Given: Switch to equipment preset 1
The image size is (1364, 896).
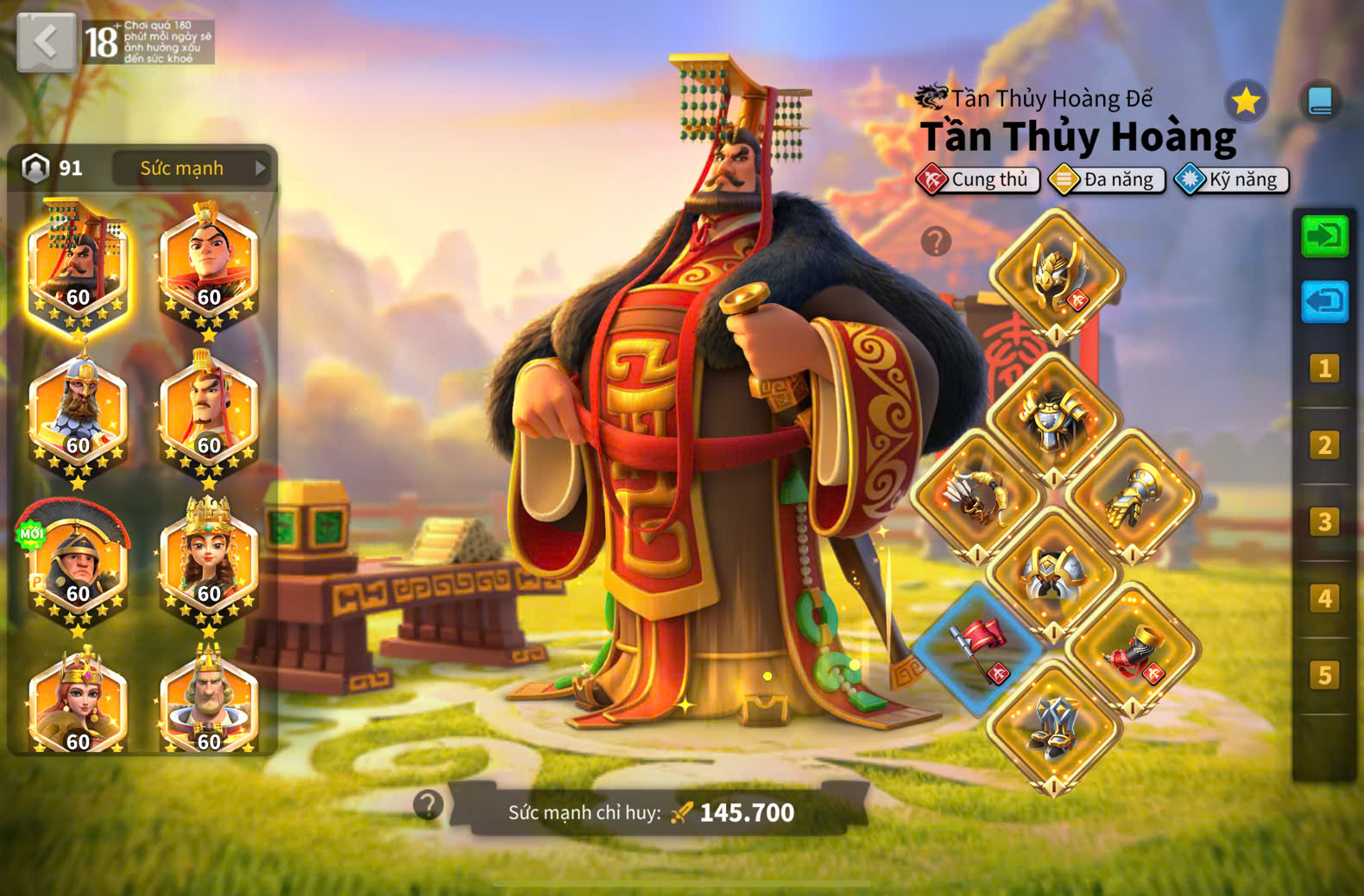Looking at the screenshot, I should click(1324, 369).
